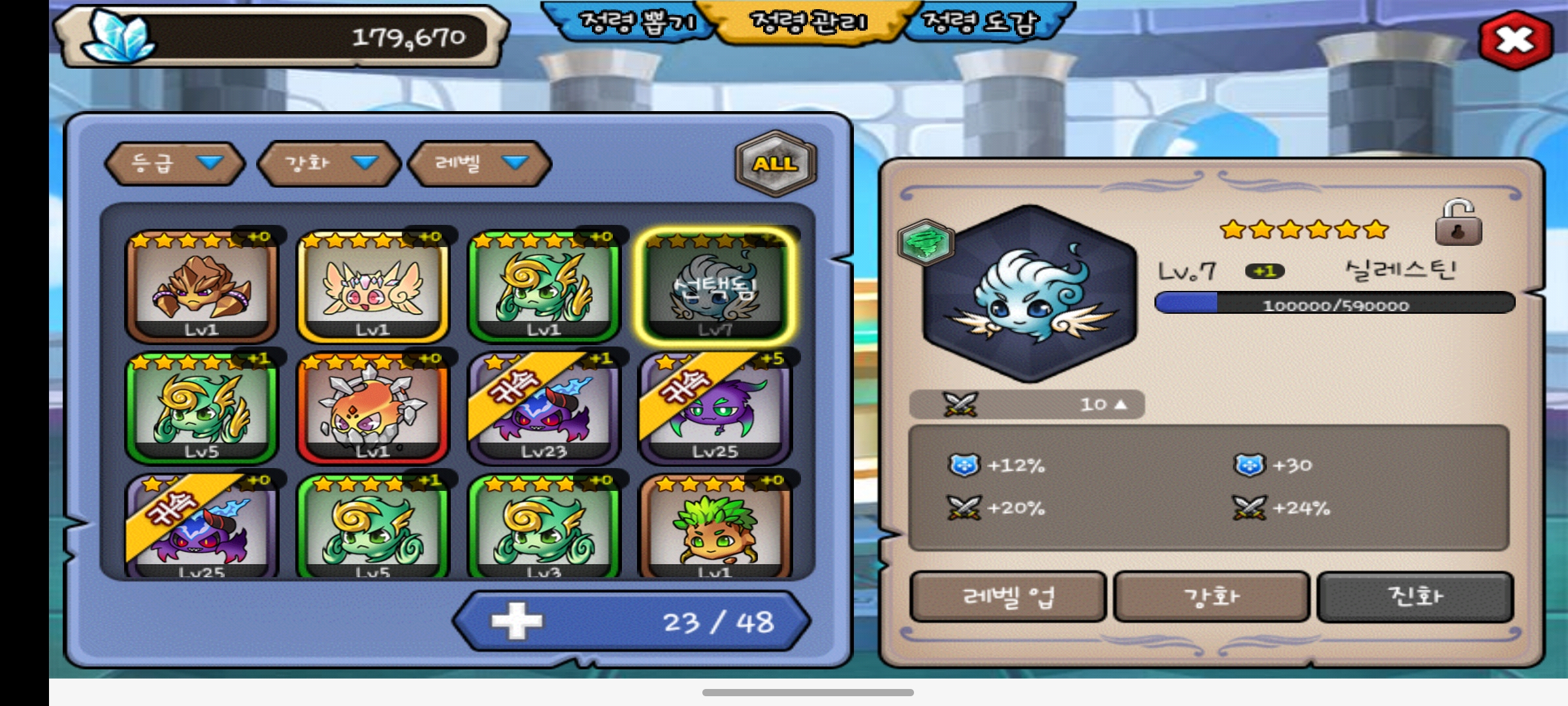
Task: Click the ALL filter hexagon button
Action: [776, 163]
